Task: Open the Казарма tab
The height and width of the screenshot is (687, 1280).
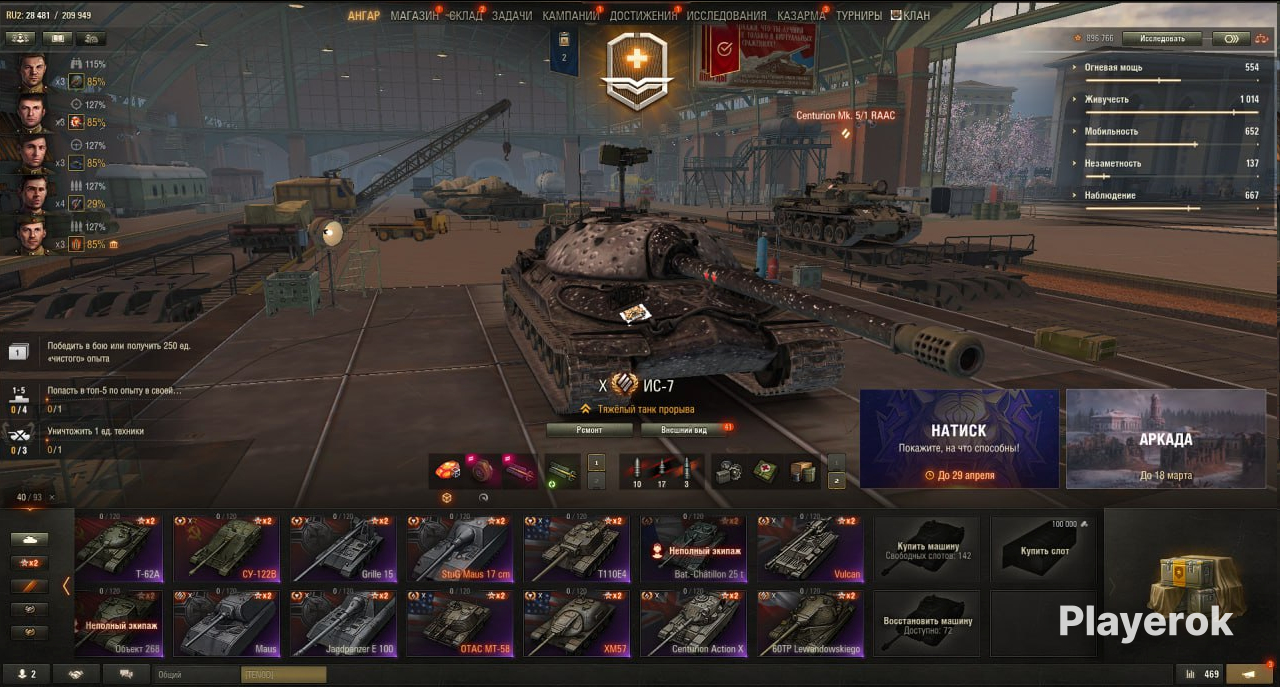Action: tap(801, 16)
